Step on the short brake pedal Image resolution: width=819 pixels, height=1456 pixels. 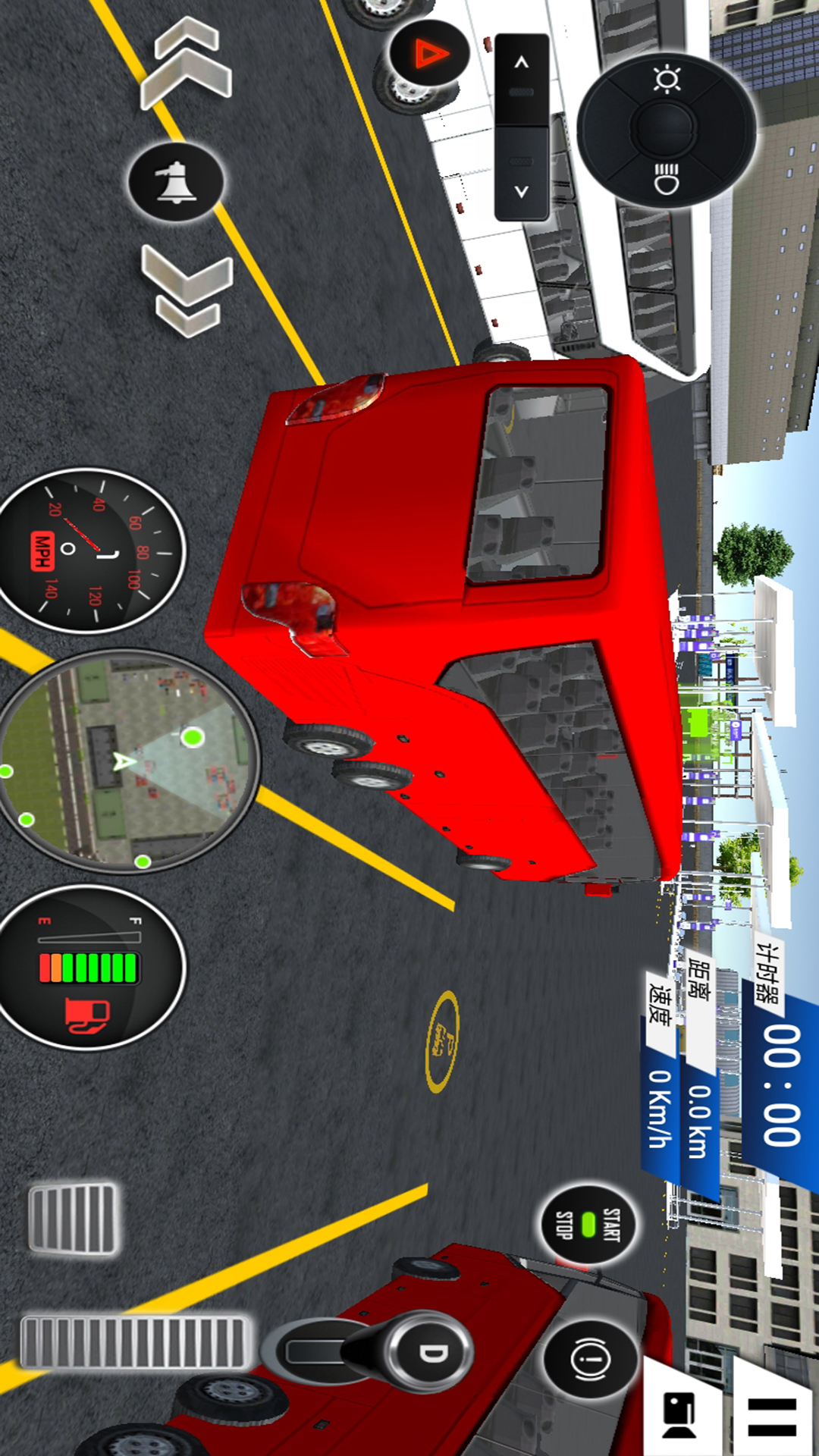click(73, 1218)
